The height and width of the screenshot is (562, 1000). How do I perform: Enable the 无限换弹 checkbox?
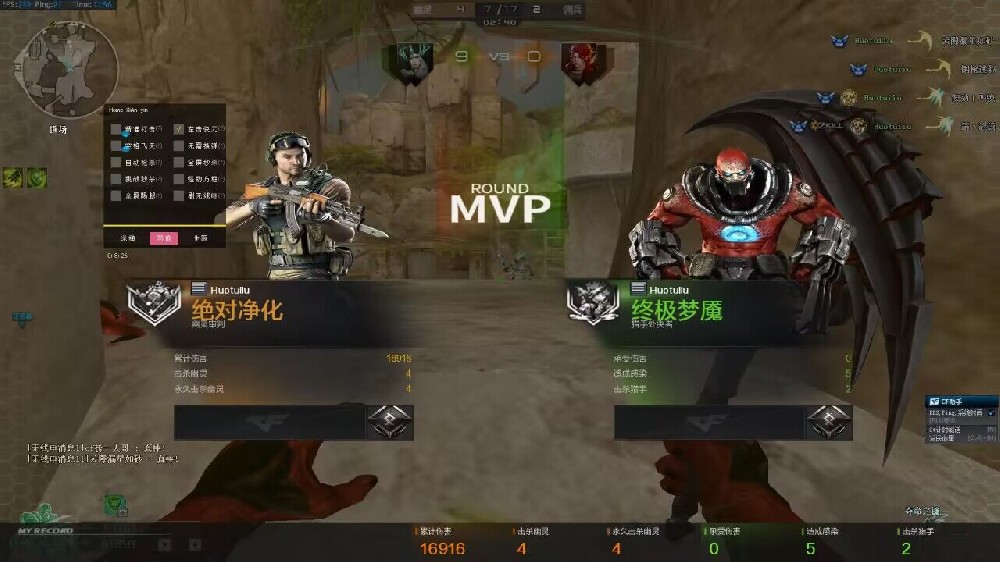179,145
